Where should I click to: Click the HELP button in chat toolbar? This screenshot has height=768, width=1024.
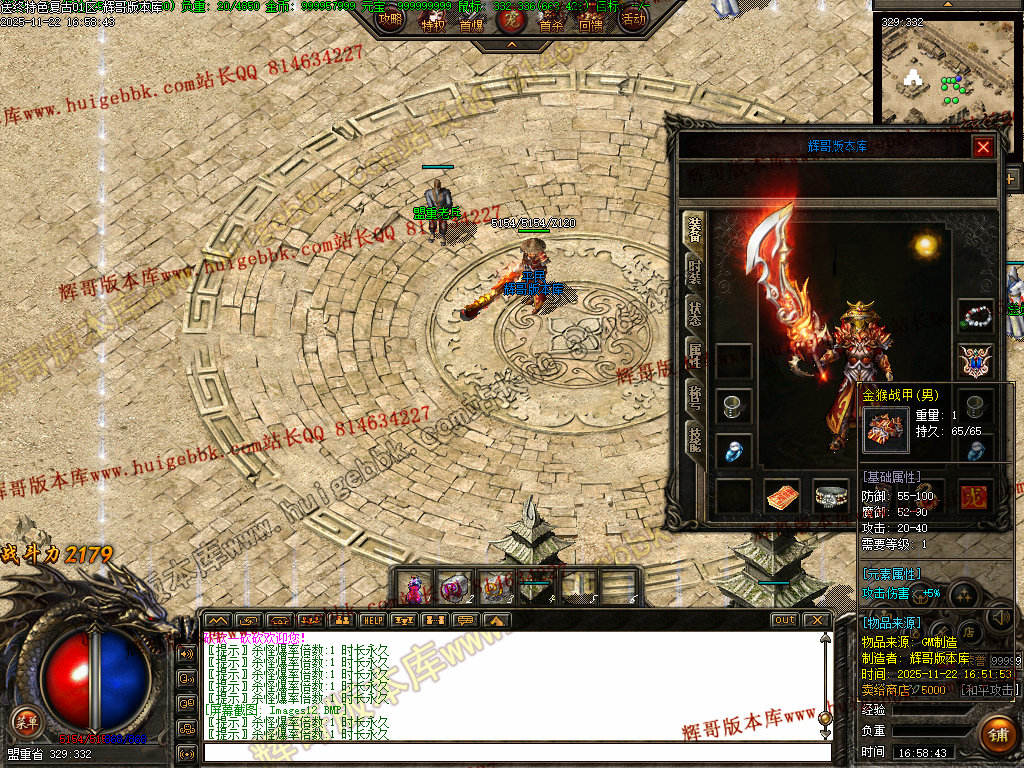[x=373, y=620]
